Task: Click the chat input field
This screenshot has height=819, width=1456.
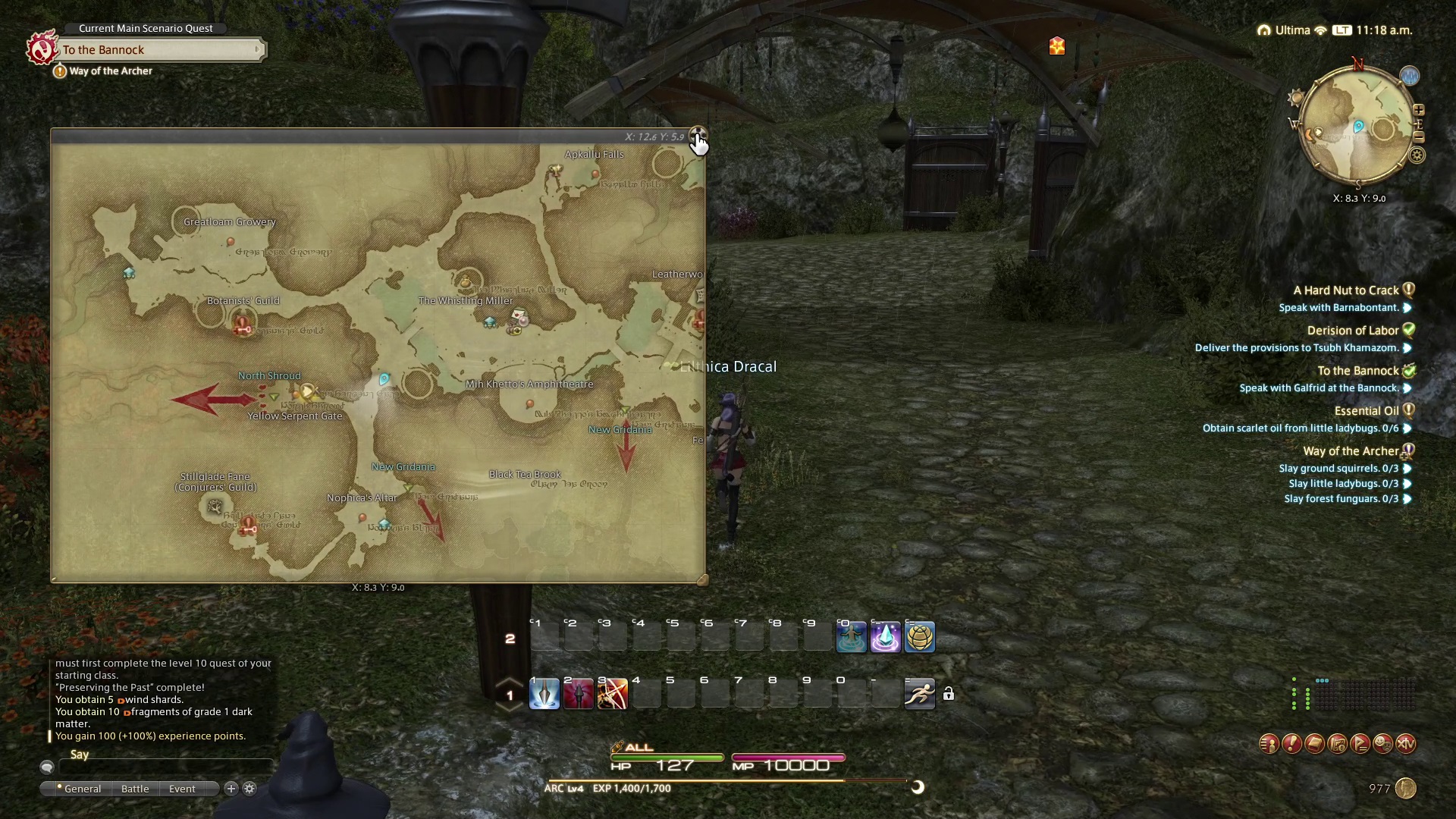Action: click(167, 767)
